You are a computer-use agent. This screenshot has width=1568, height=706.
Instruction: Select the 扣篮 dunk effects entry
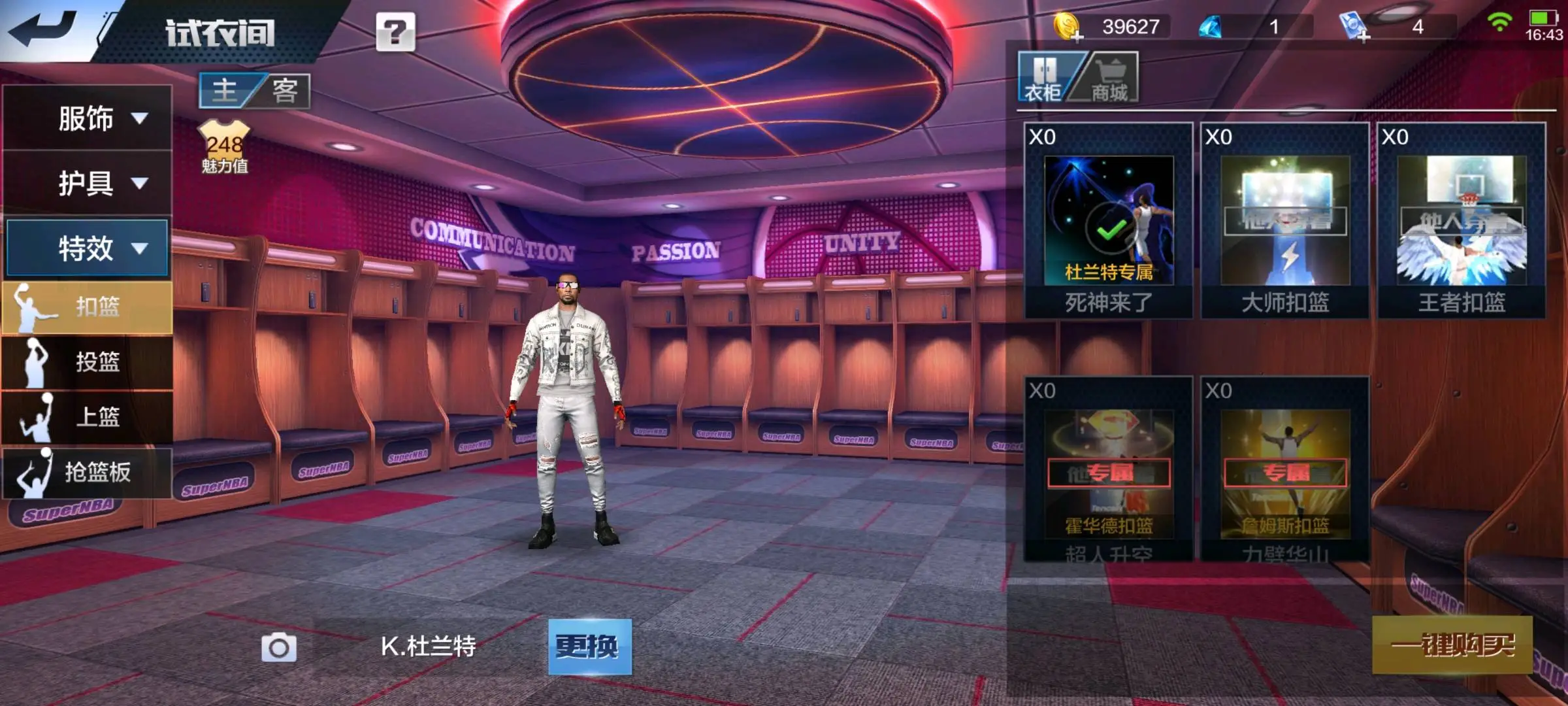(88, 307)
